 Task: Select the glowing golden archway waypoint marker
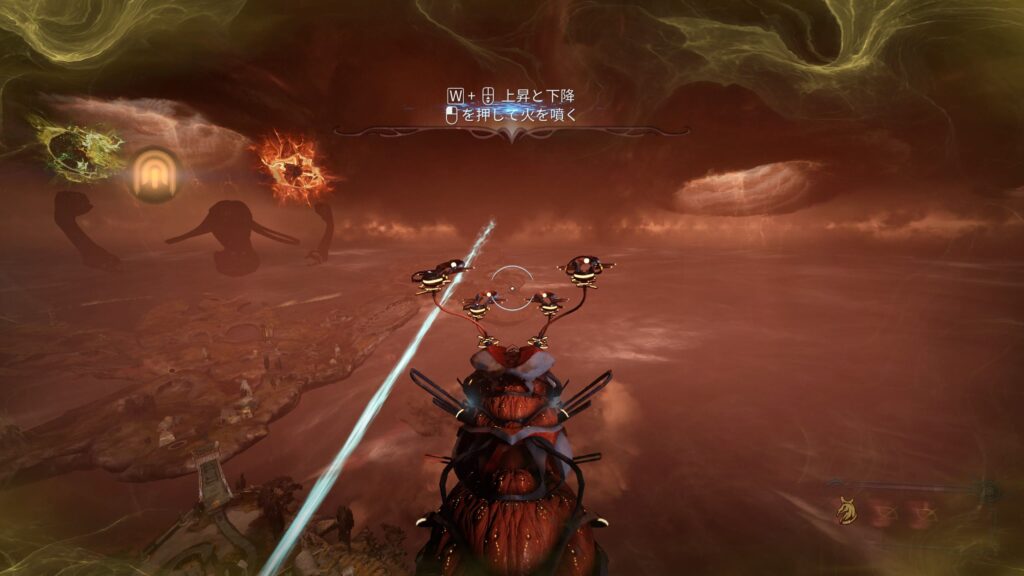pos(153,173)
